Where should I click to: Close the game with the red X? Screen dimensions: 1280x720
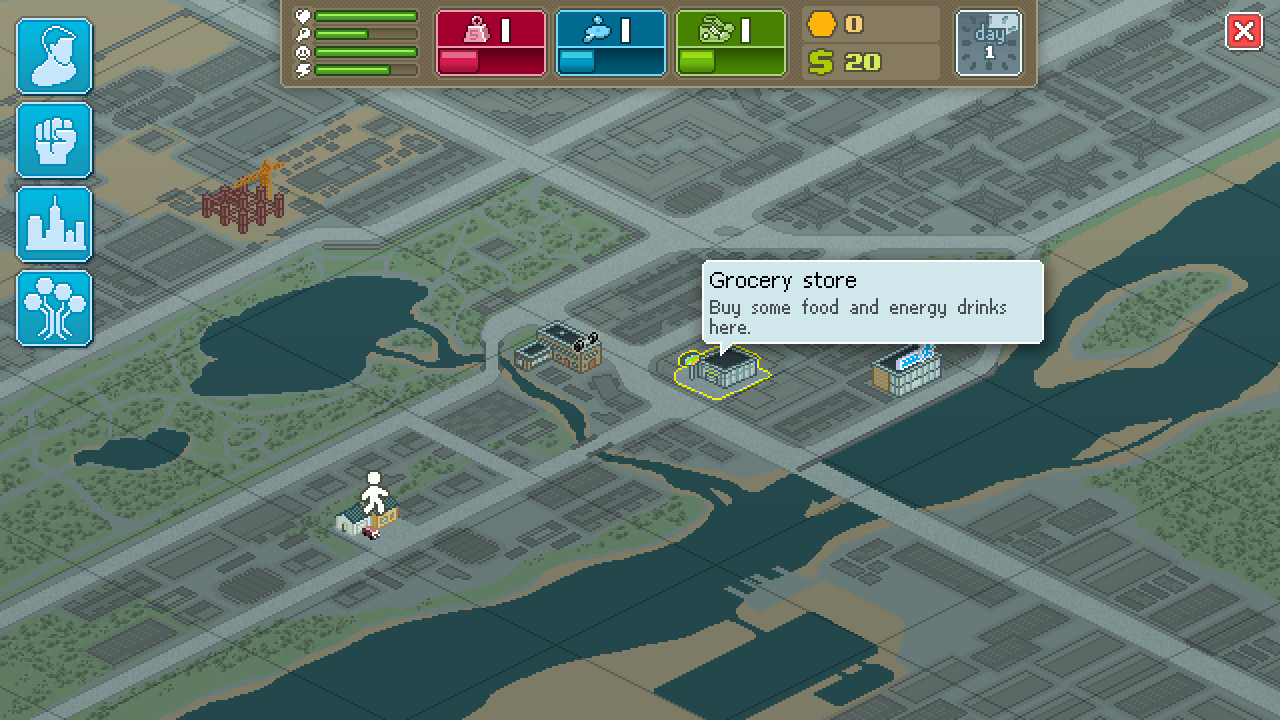pos(1245,32)
